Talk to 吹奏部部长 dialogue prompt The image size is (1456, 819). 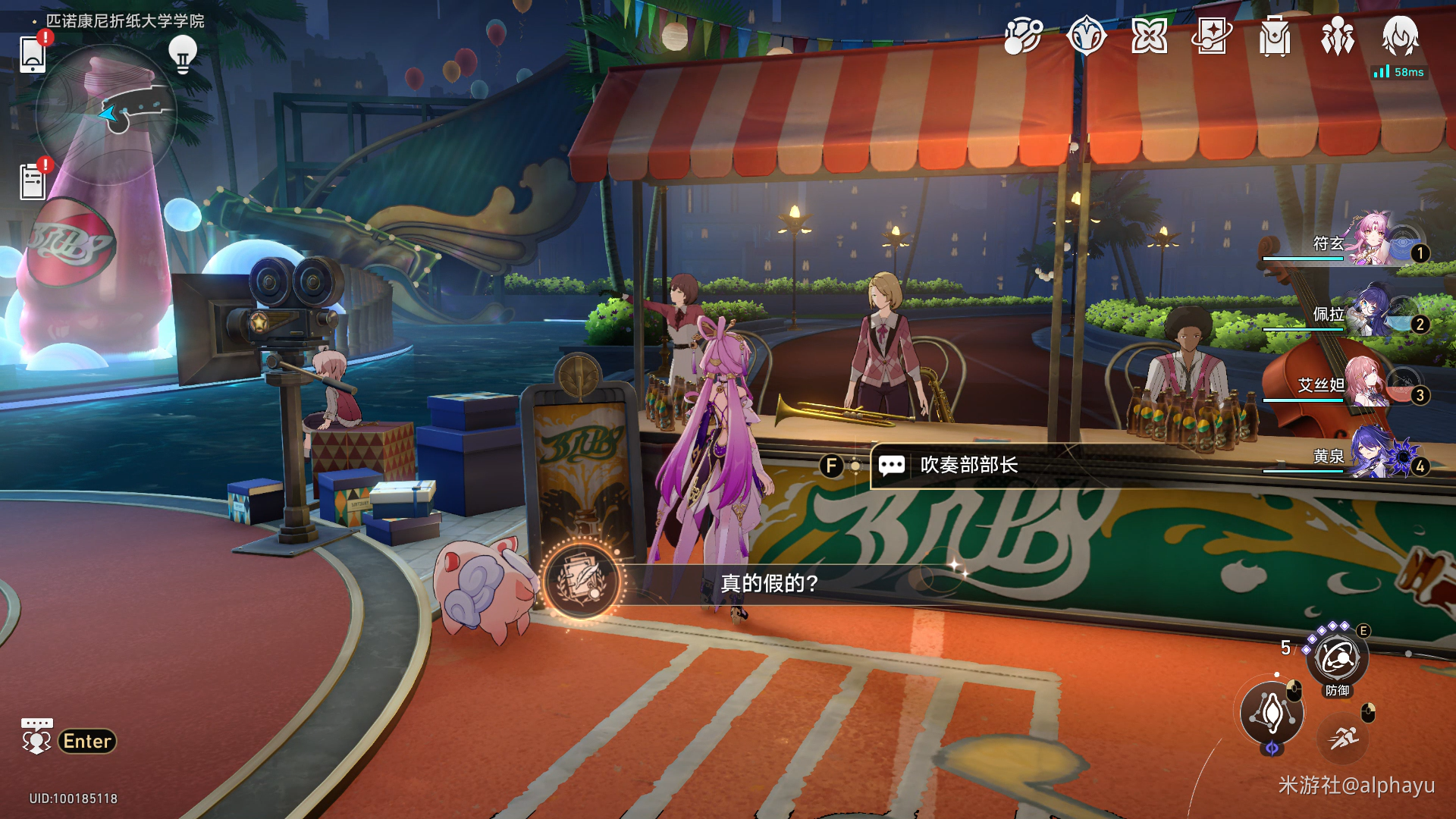(968, 465)
